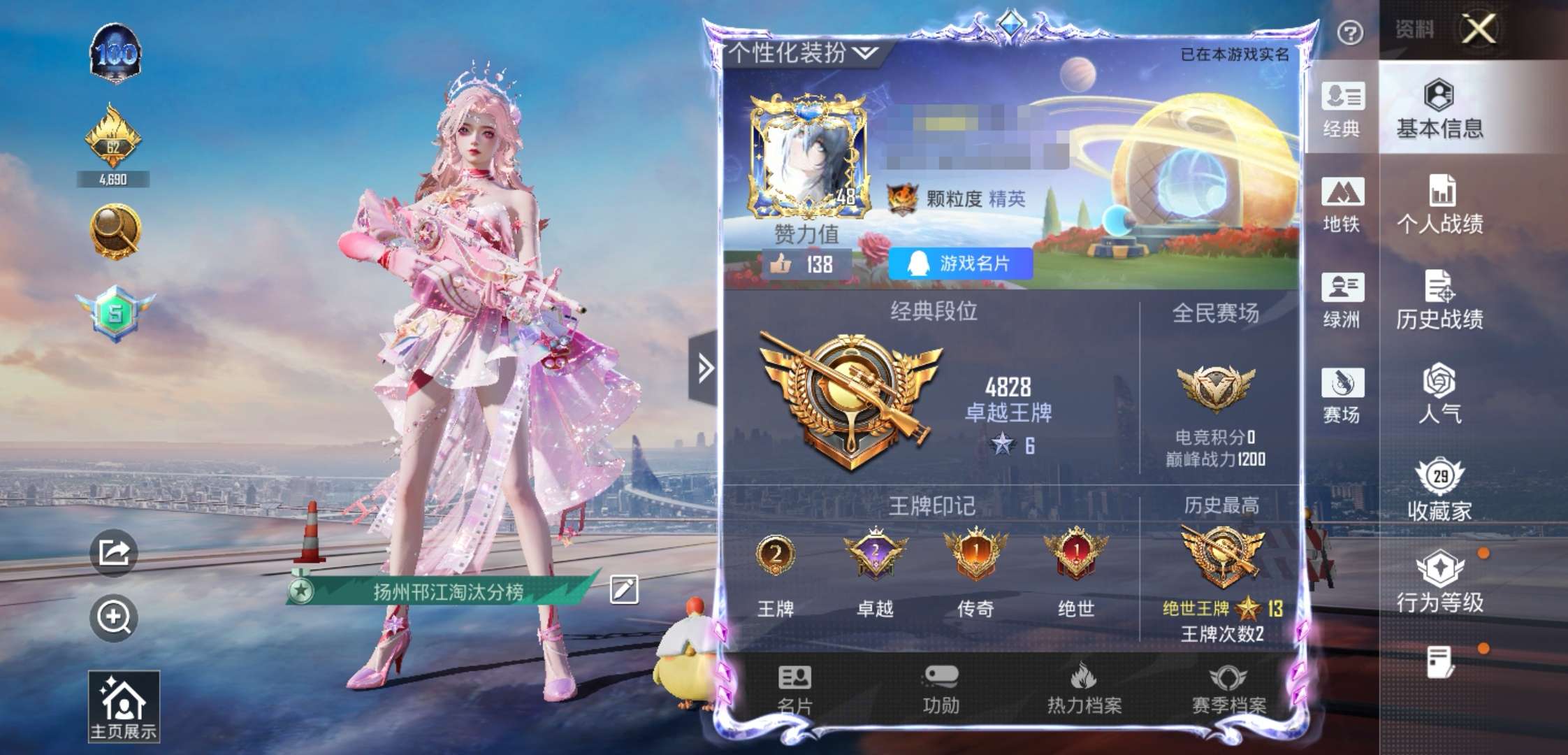Edit leaderboard title with the pencil icon

[x=624, y=589]
